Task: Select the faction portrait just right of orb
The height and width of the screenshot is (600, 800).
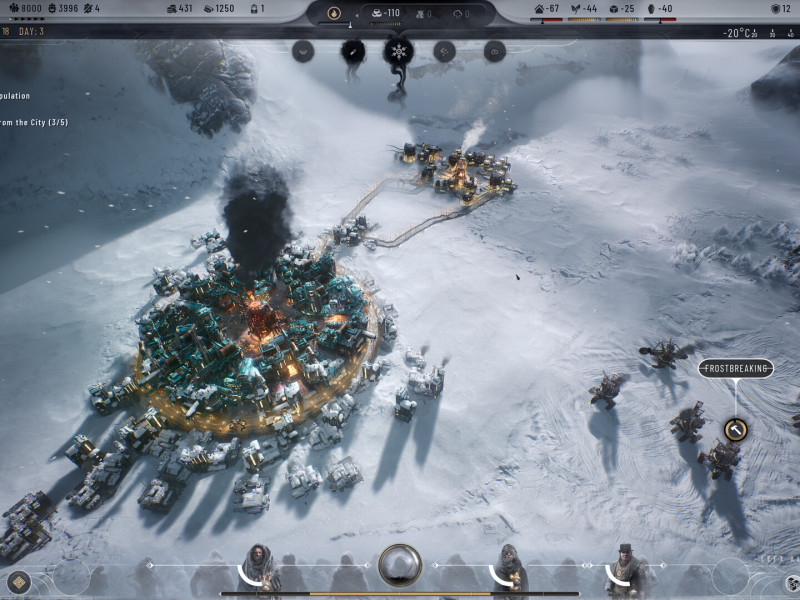Action: (x=510, y=570)
